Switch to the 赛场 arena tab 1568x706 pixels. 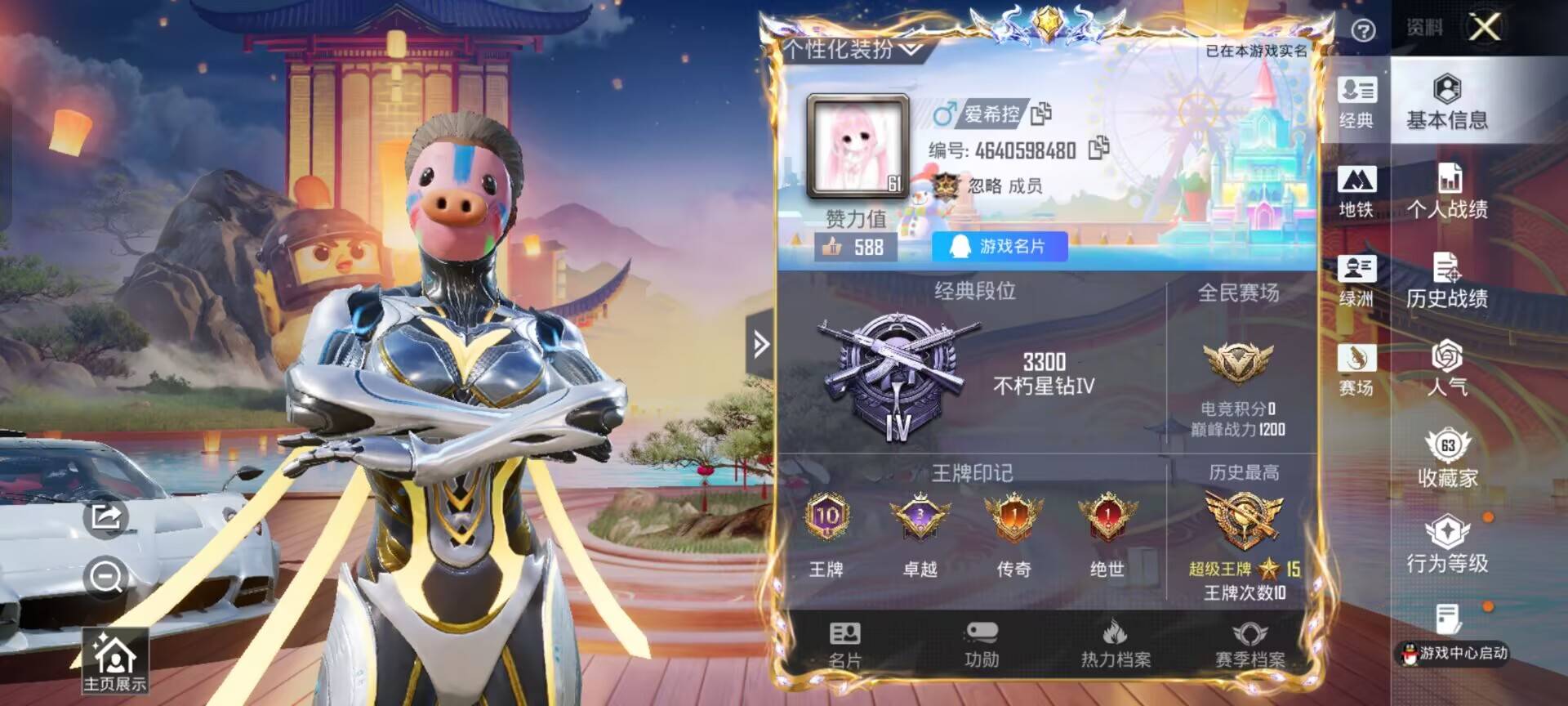tap(1356, 369)
